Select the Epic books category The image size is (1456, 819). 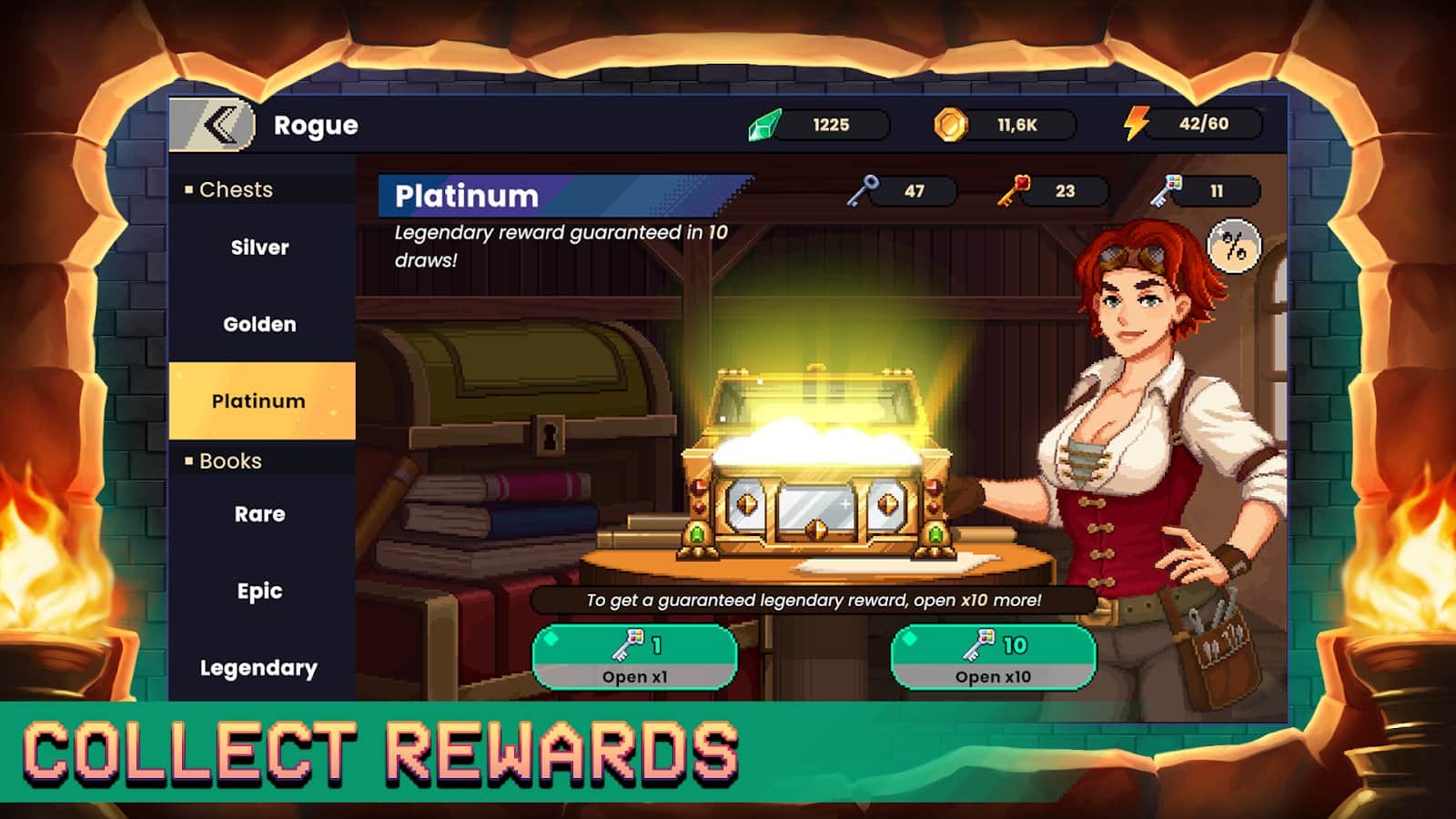259,591
